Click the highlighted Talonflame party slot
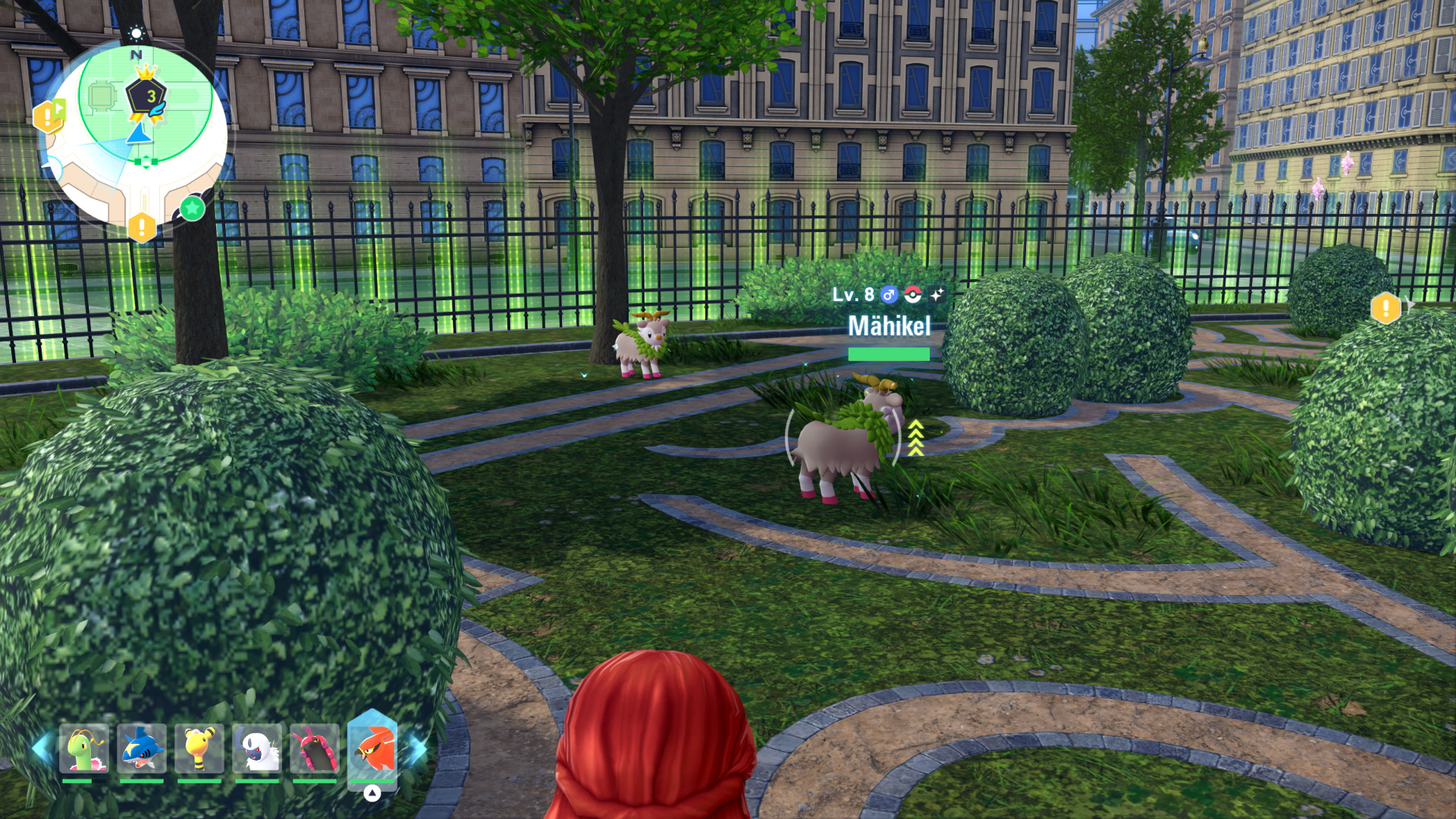 tap(372, 749)
